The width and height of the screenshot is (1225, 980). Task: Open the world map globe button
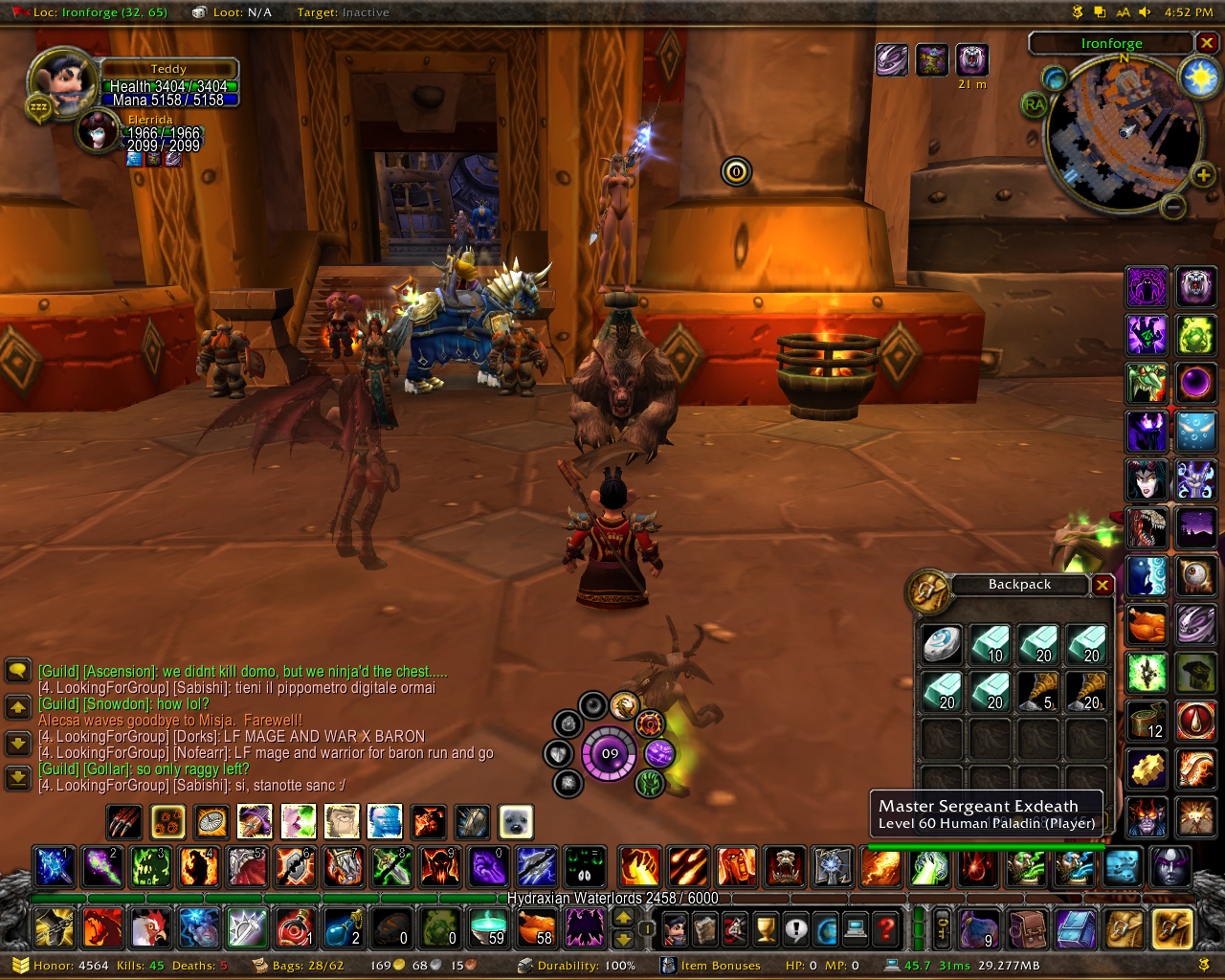point(826,928)
